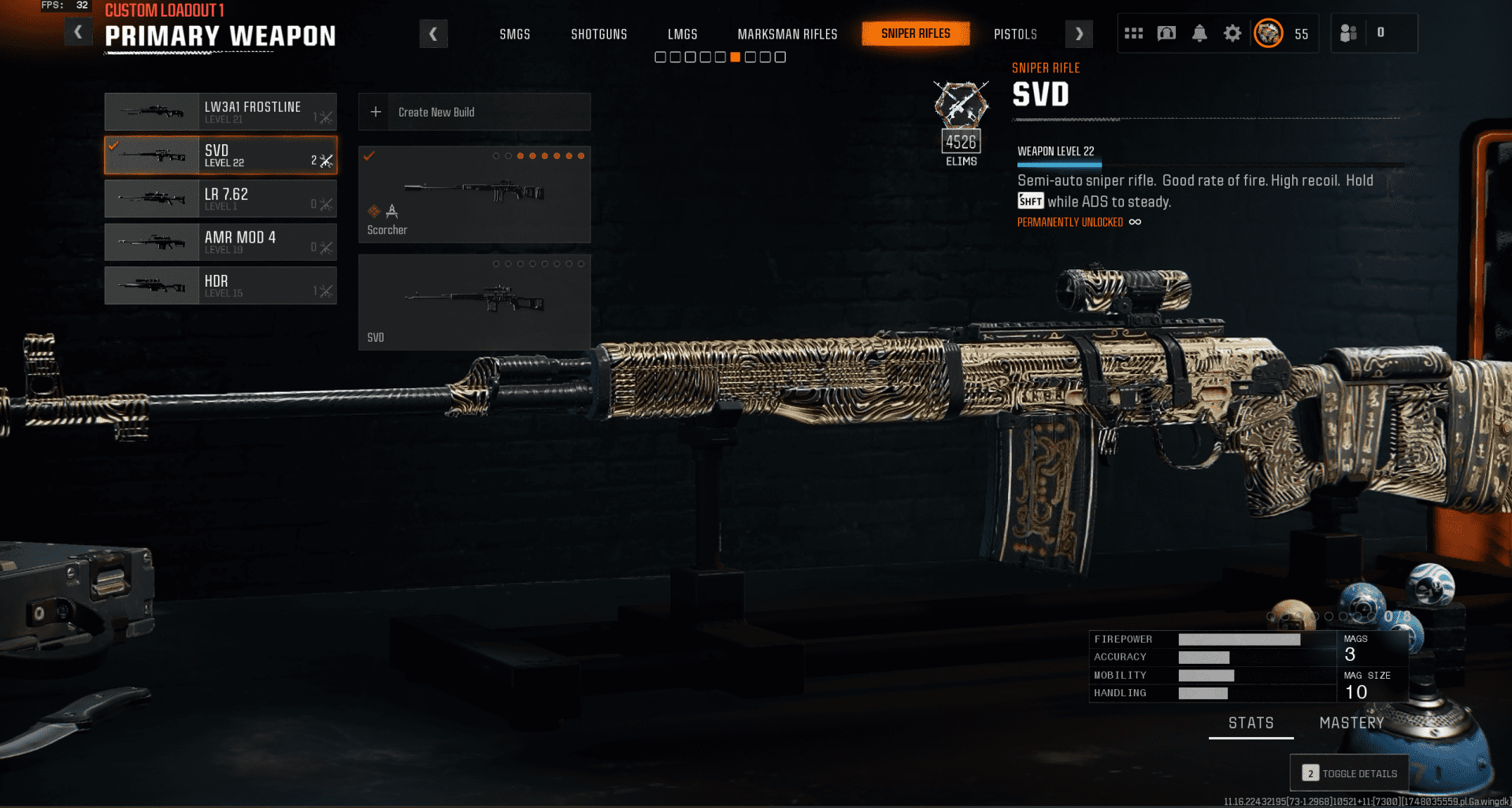Click the left arrow beside SMGs
This screenshot has width=1512, height=808.
(x=433, y=34)
